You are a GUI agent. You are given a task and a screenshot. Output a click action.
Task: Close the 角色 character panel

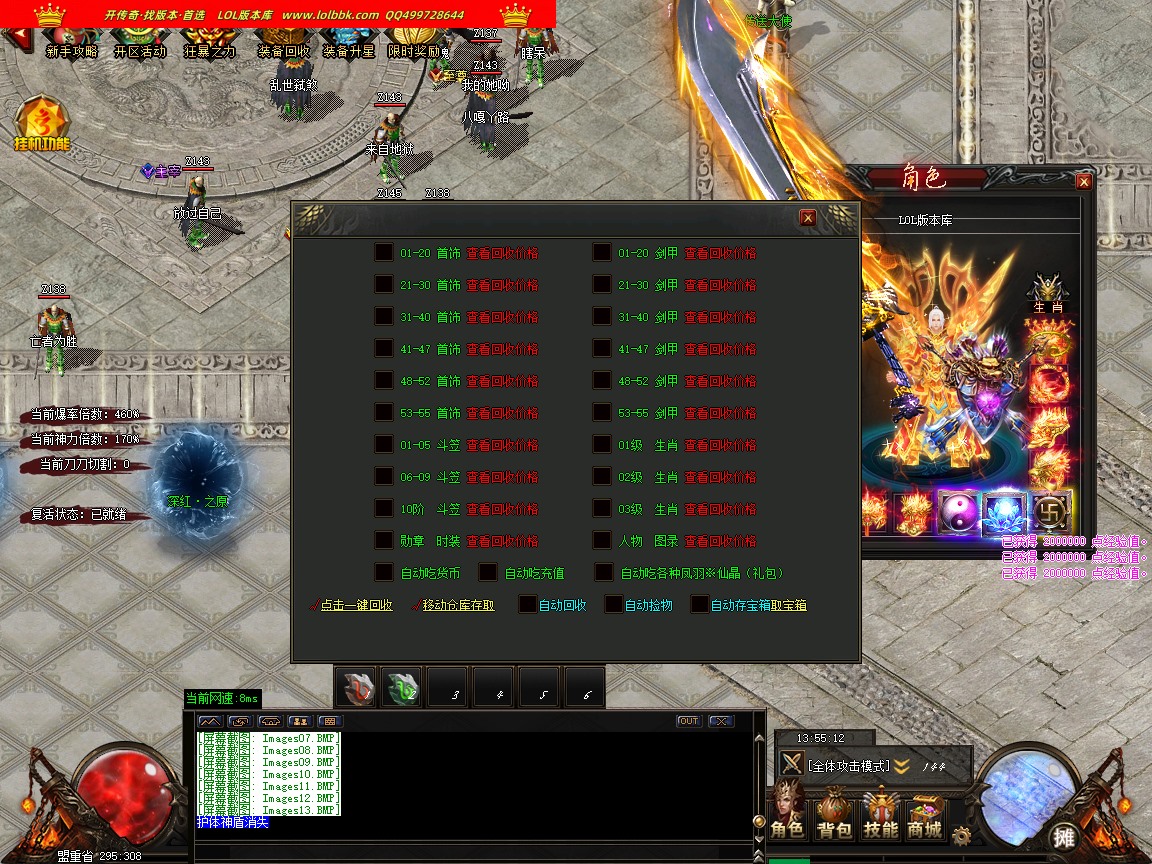(1083, 182)
